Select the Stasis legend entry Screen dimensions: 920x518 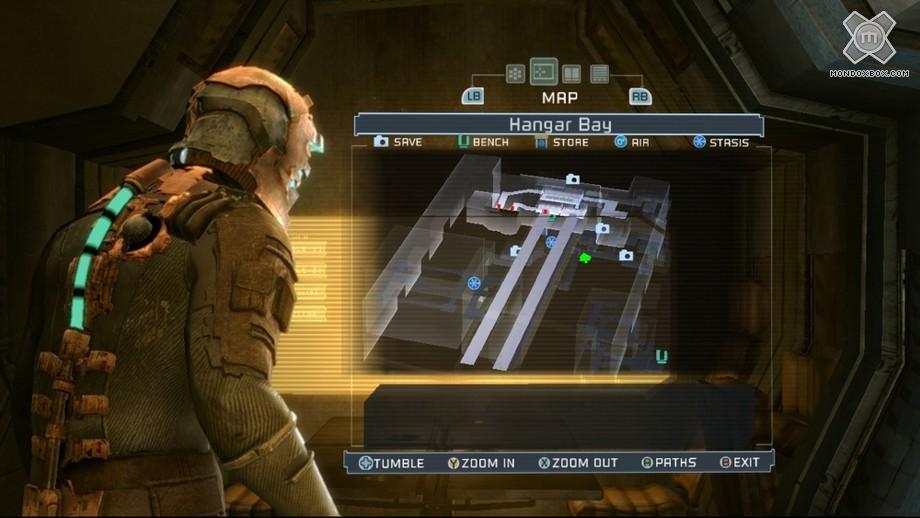[x=720, y=142]
